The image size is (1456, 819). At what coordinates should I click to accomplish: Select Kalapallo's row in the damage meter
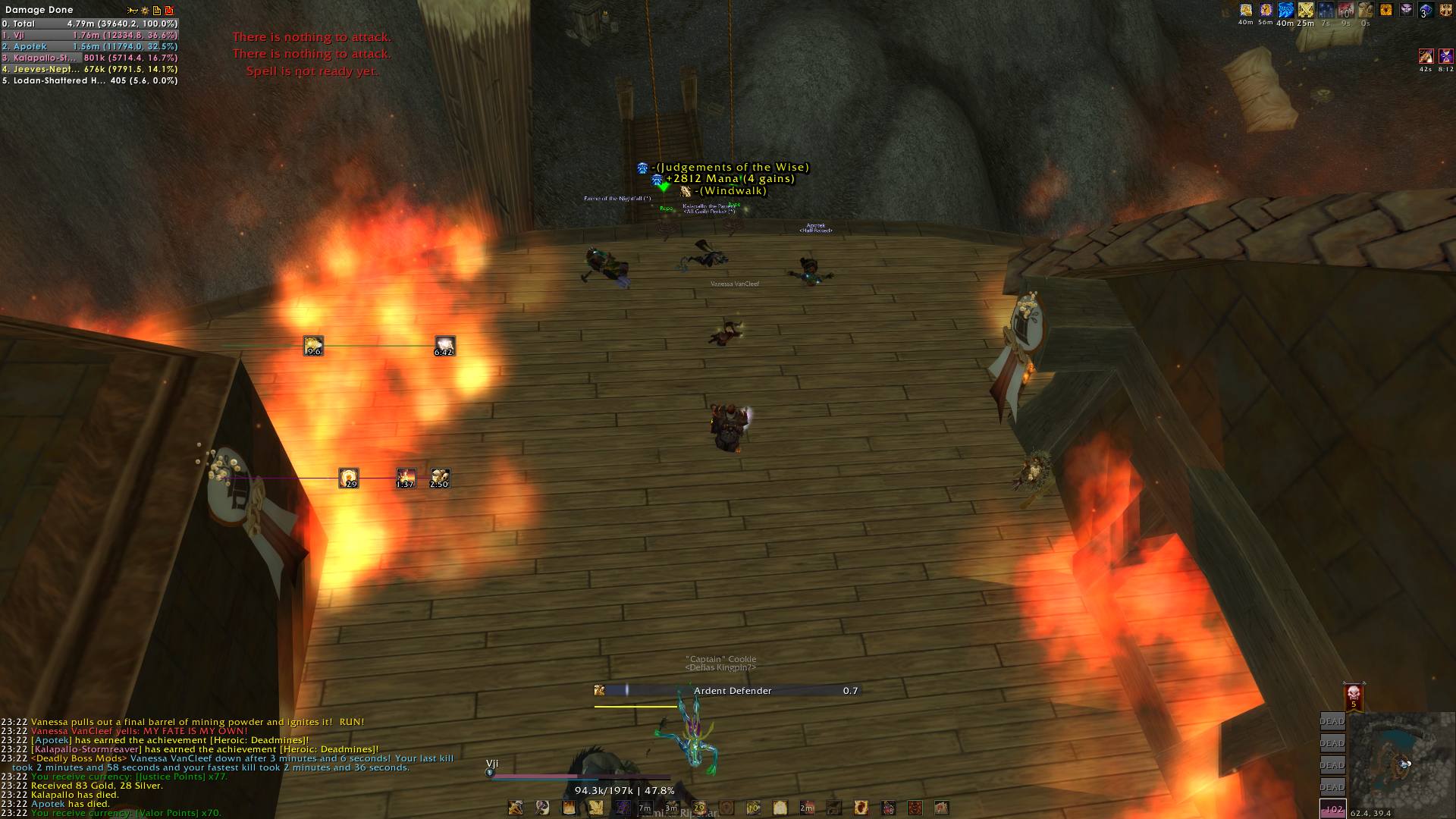point(89,58)
